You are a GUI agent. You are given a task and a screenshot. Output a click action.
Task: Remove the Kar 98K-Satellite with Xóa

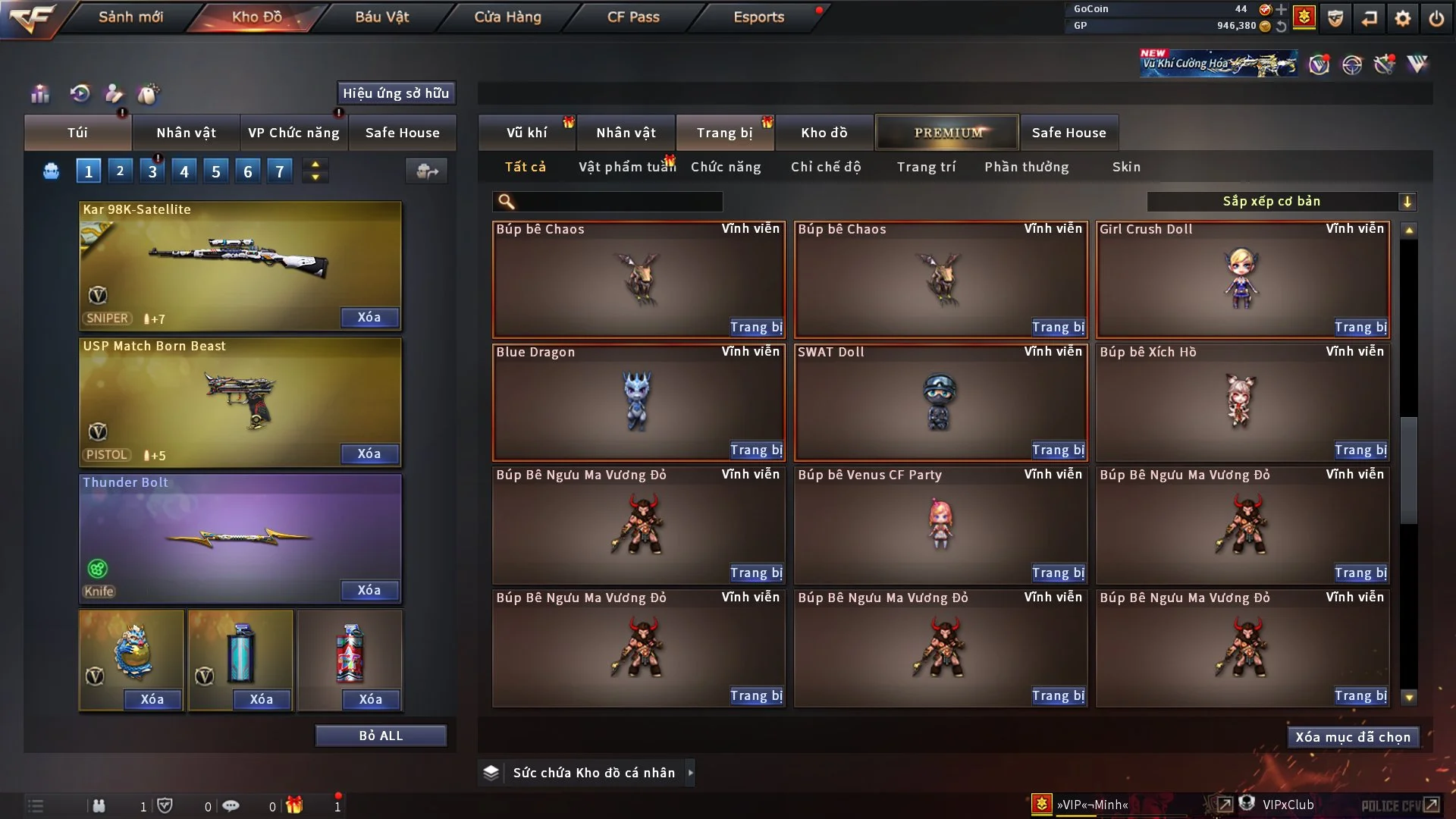tap(369, 318)
